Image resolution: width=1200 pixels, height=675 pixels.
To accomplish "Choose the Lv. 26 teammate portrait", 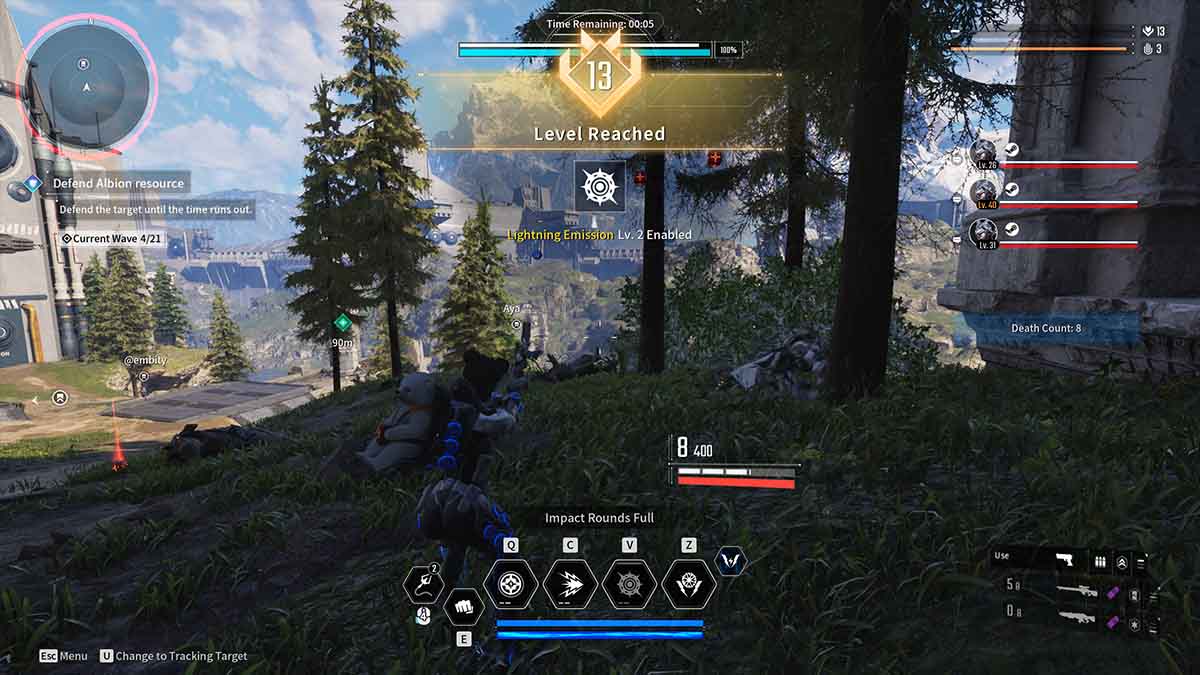I will (x=984, y=155).
